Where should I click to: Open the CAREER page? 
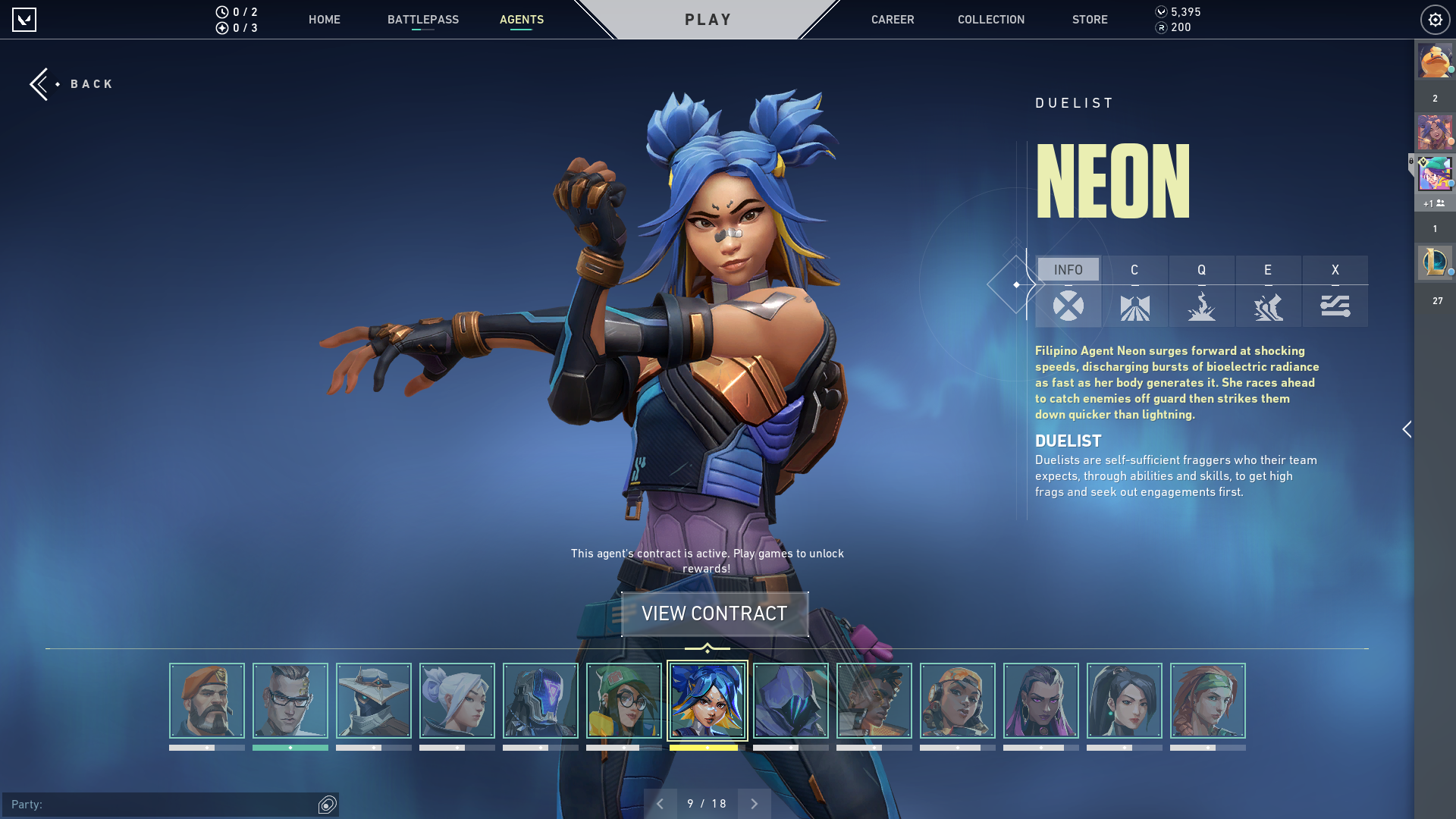click(892, 20)
